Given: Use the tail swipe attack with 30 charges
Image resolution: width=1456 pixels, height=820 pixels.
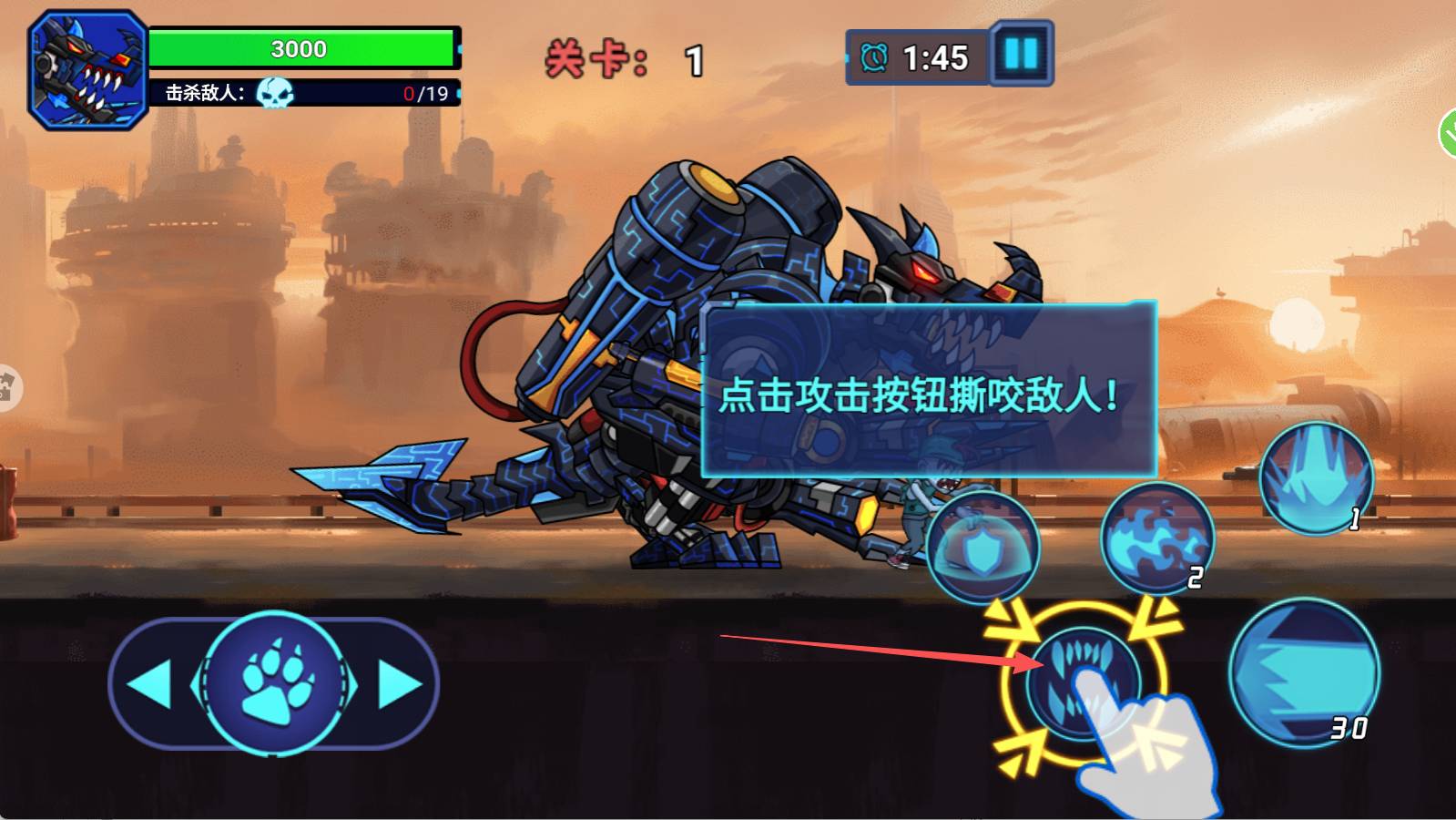Looking at the screenshot, I should tap(1304, 674).
